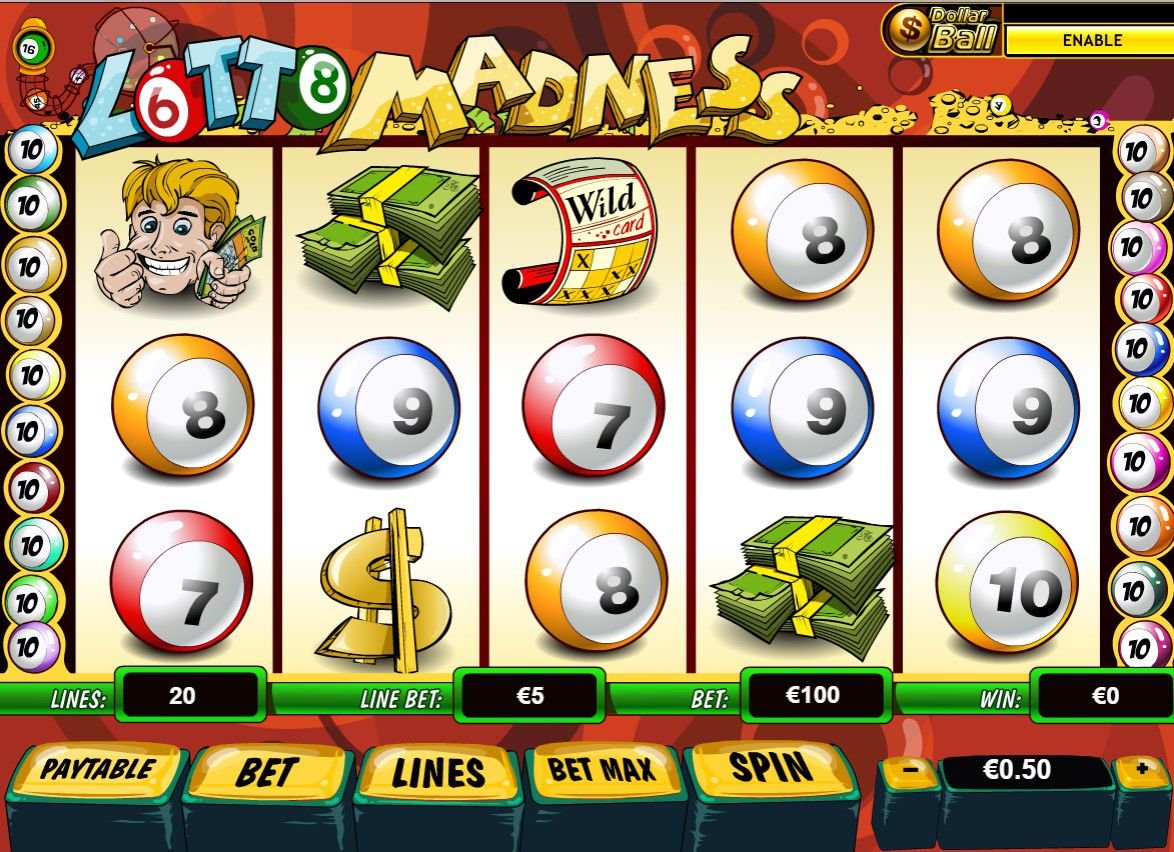Image resolution: width=1174 pixels, height=852 pixels.
Task: Spin the reels
Action: click(x=771, y=767)
